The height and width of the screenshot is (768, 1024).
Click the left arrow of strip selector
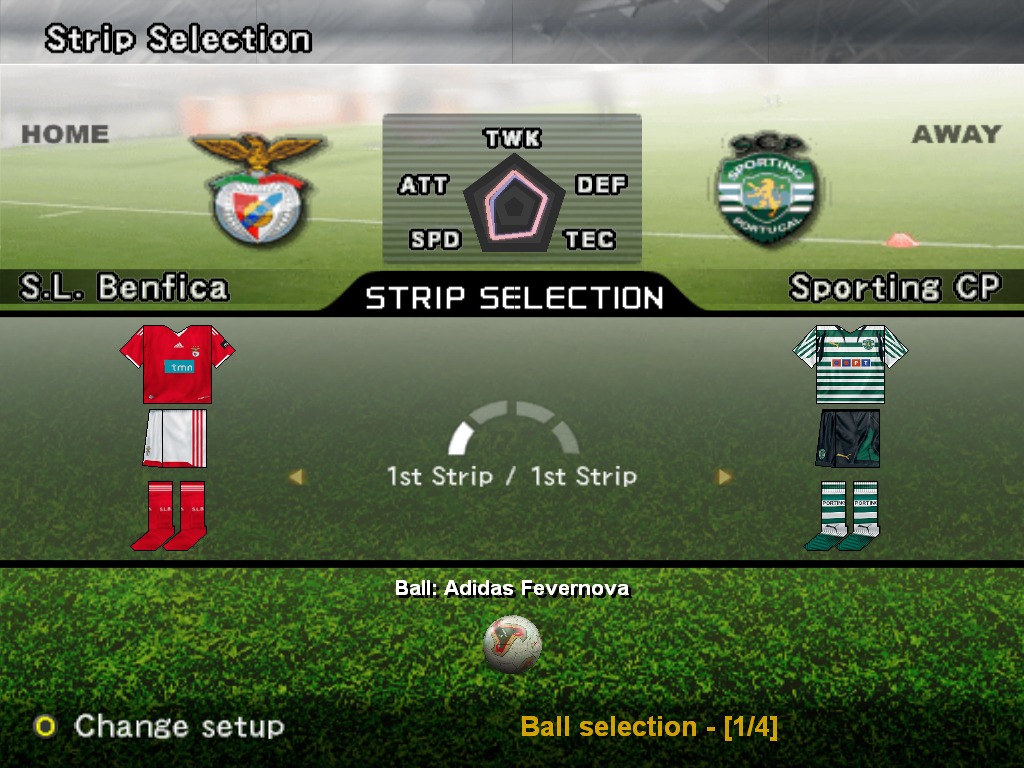point(295,477)
